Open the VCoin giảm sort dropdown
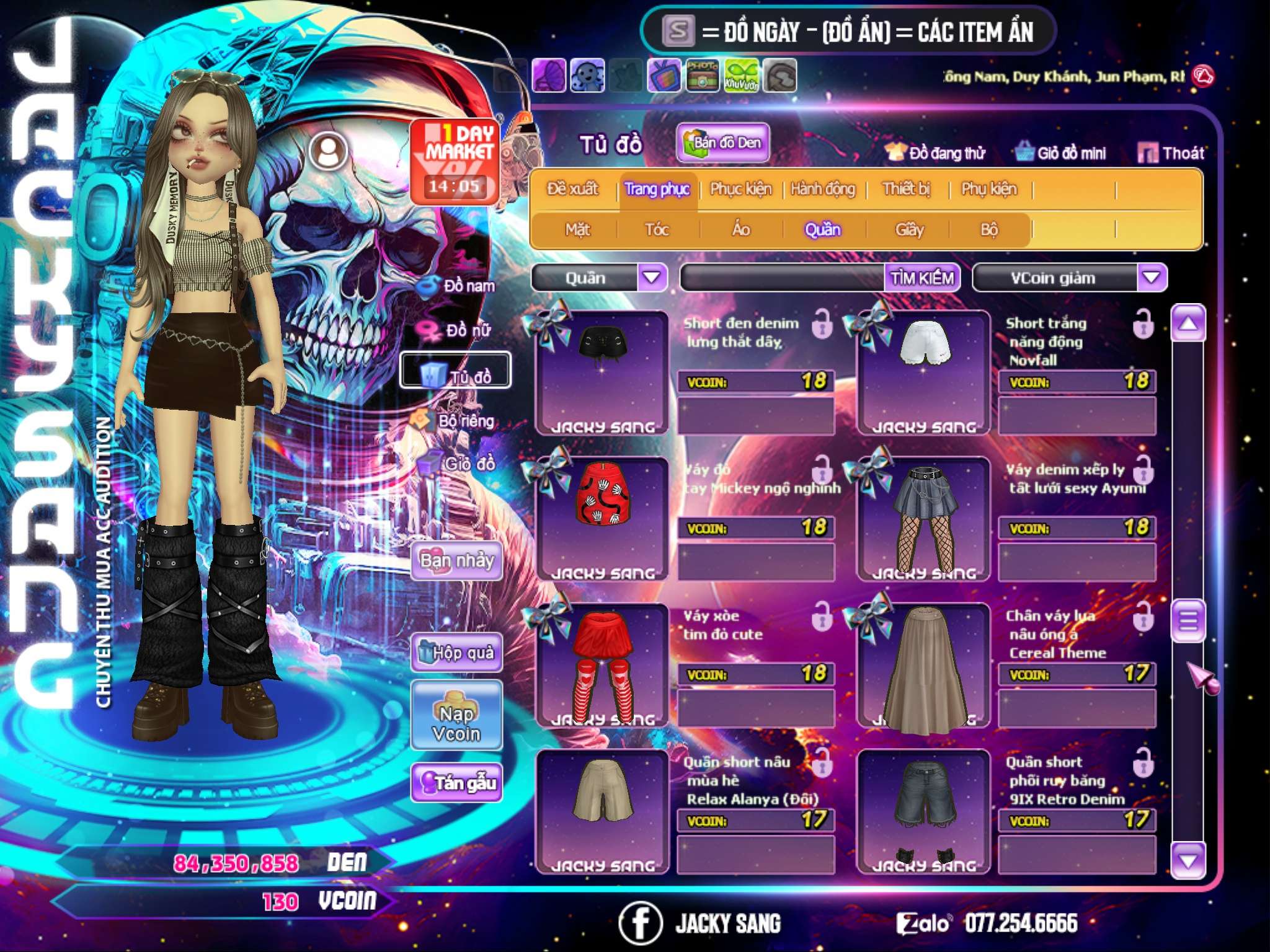1270x952 pixels. (x=1151, y=278)
